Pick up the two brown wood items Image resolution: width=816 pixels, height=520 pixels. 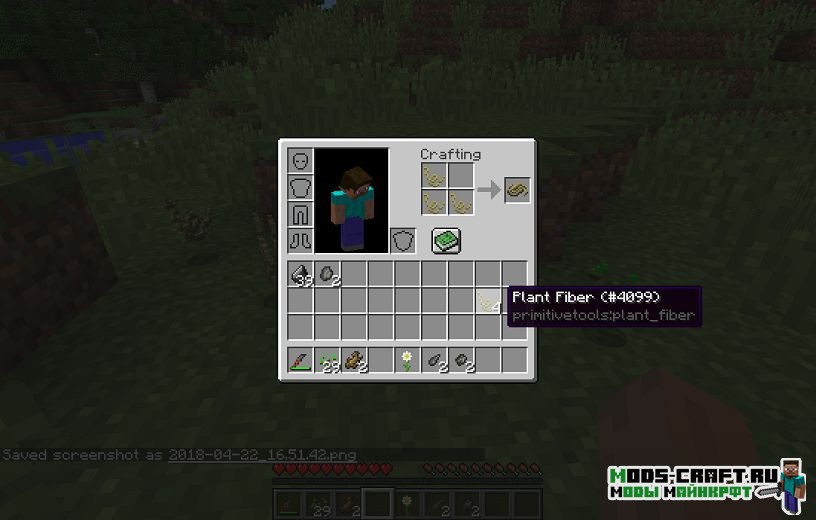click(x=355, y=360)
